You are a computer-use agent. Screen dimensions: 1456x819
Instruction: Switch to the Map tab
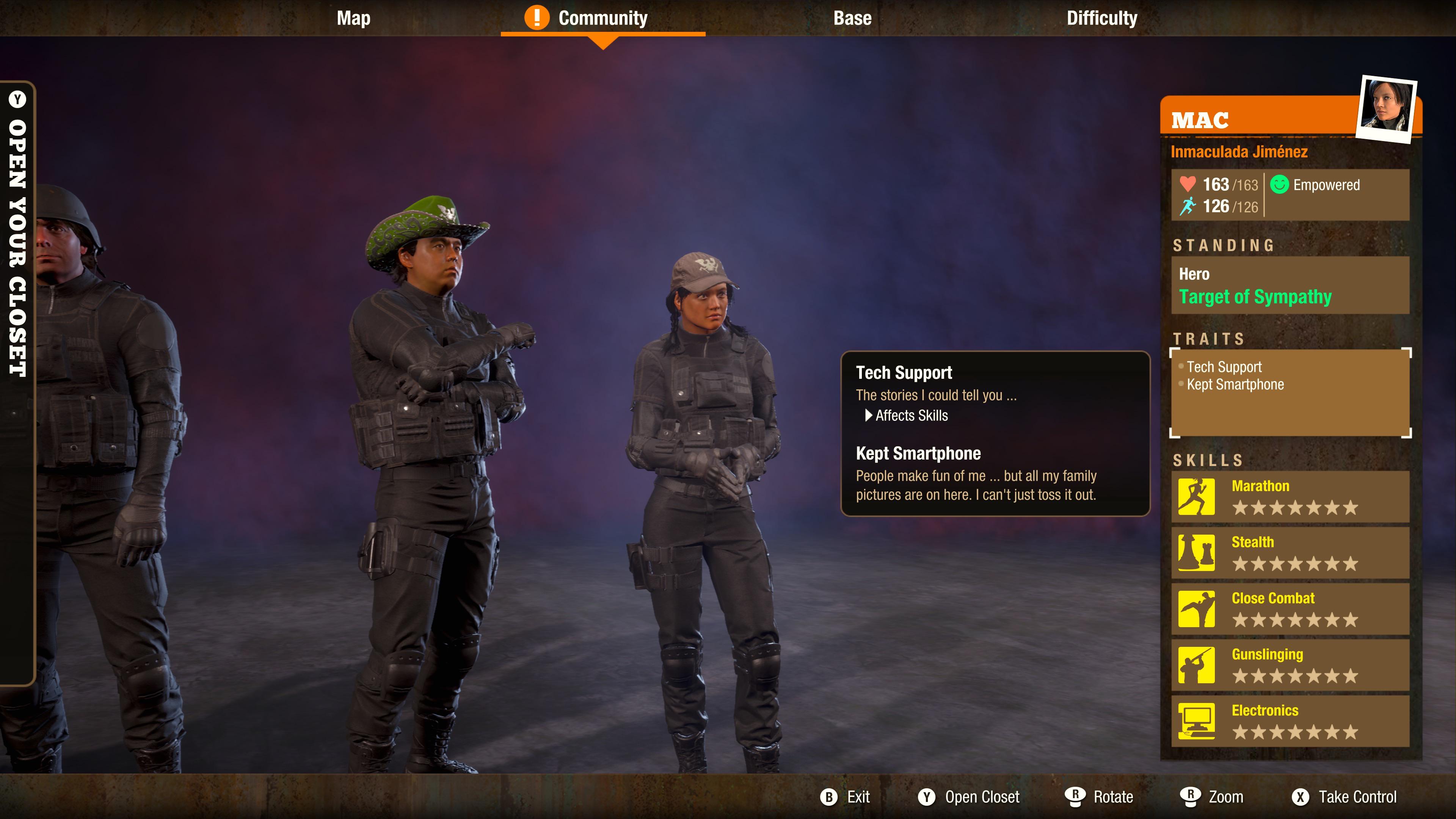click(353, 17)
